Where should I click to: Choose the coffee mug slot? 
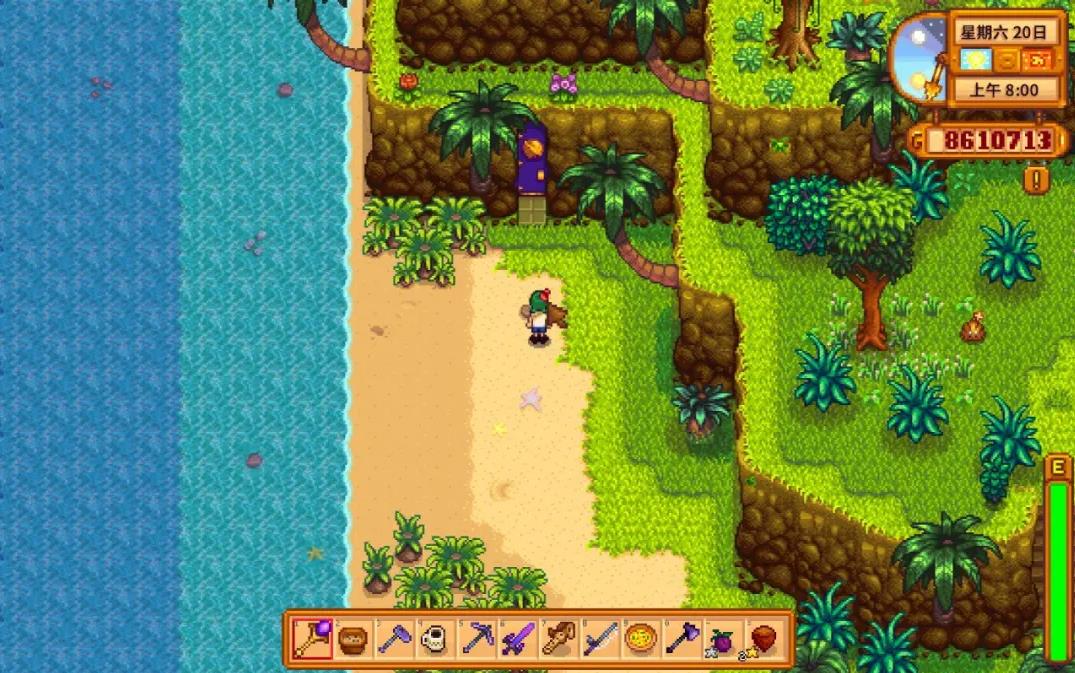click(x=434, y=639)
